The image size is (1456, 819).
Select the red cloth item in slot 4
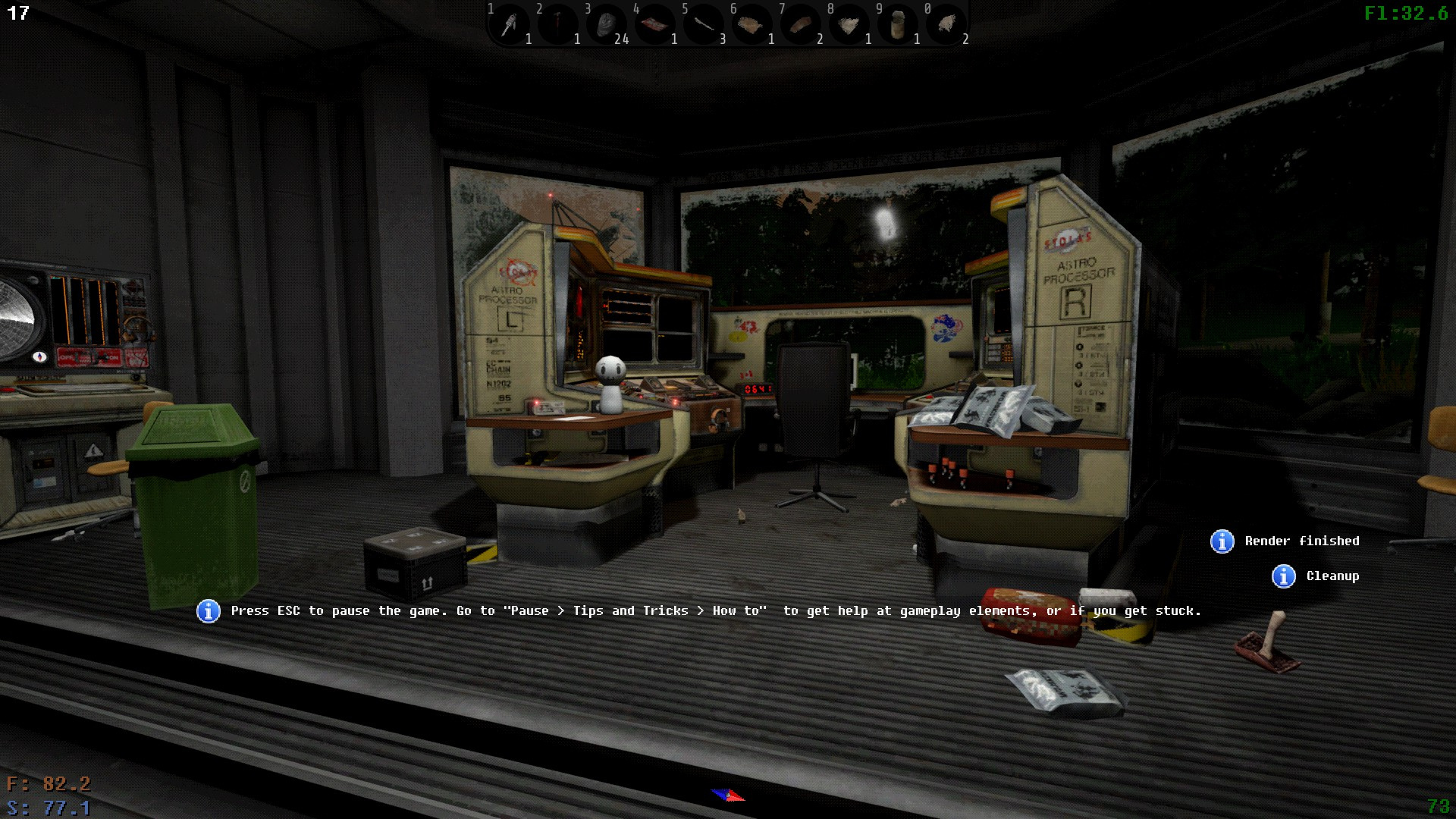[x=655, y=25]
